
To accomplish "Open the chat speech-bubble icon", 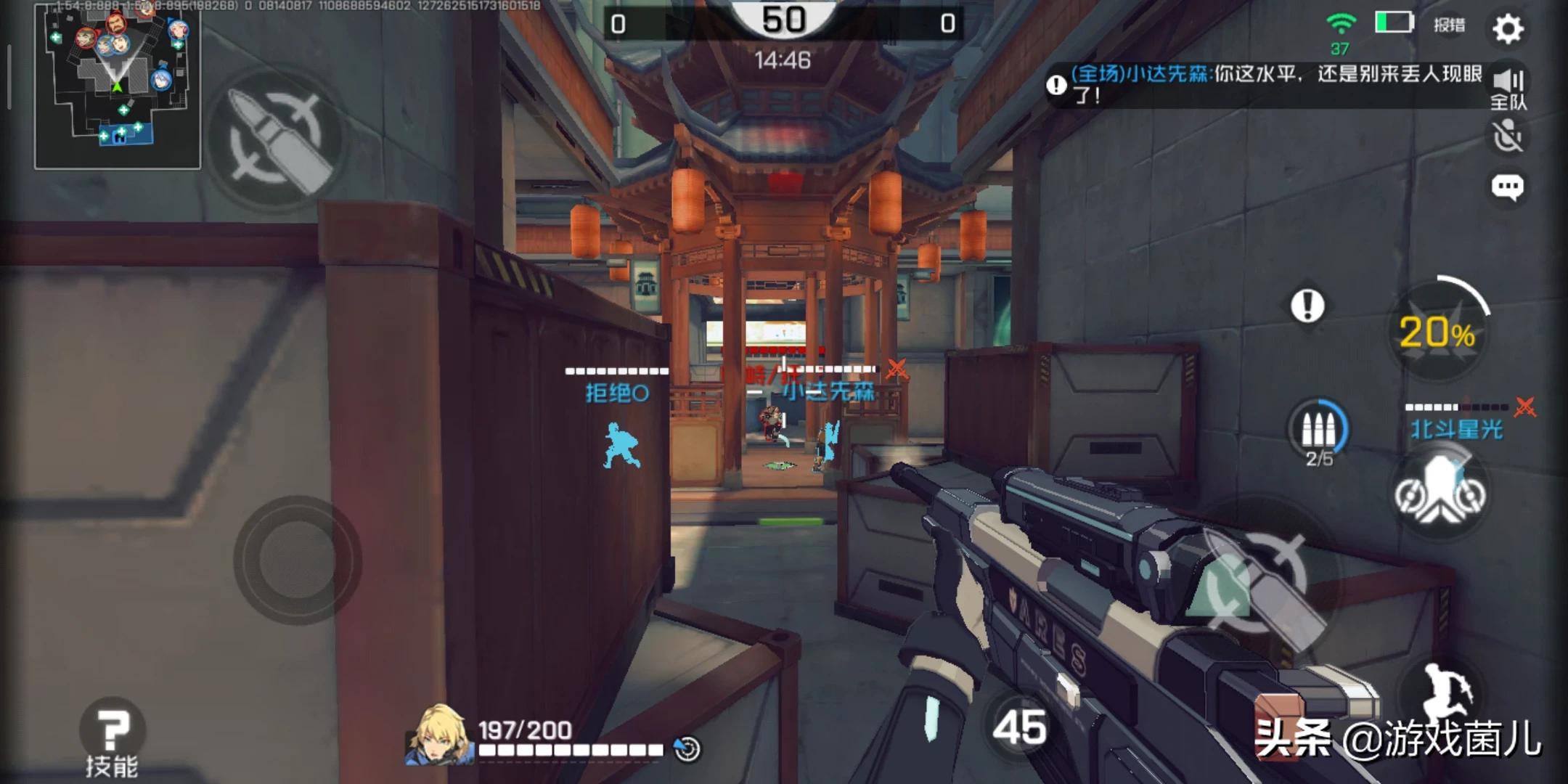I will pos(1507,188).
